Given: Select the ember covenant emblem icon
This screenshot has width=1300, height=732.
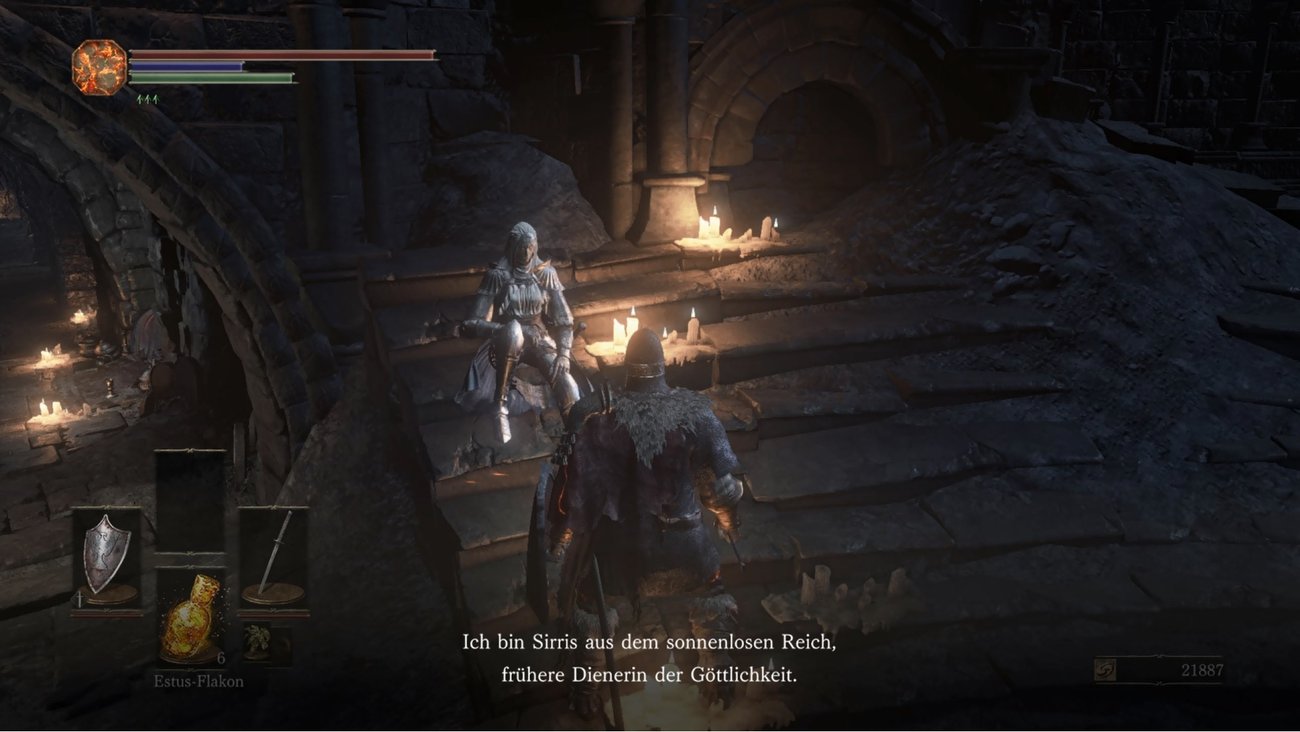Looking at the screenshot, I should (97, 66).
